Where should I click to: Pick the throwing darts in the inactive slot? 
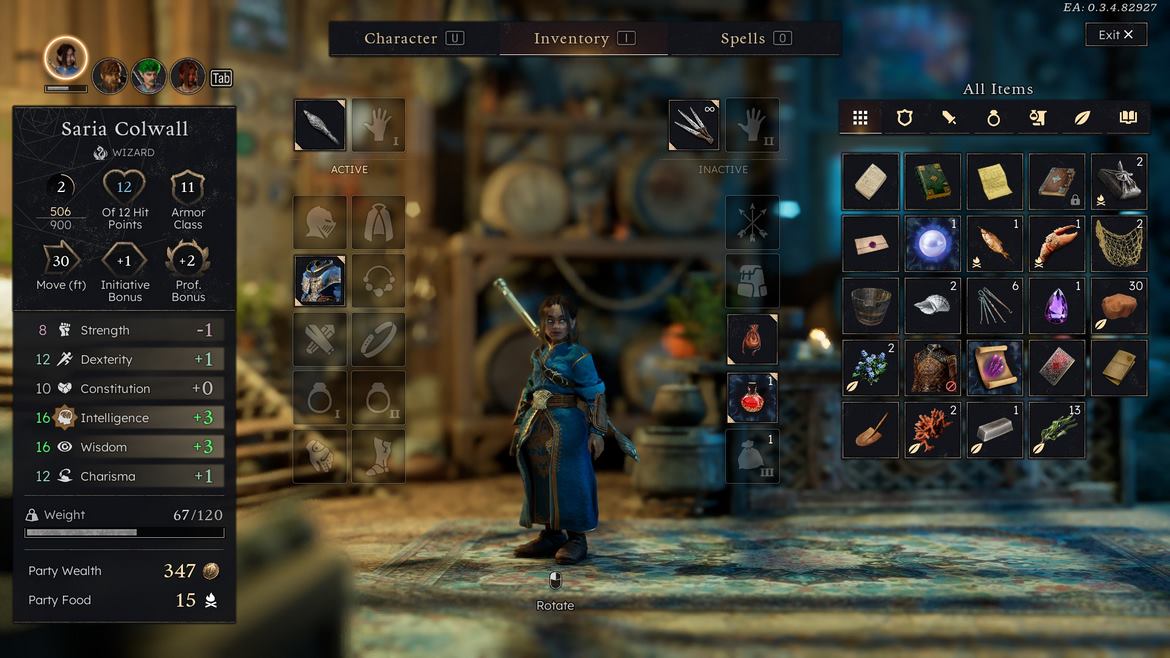tap(695, 125)
